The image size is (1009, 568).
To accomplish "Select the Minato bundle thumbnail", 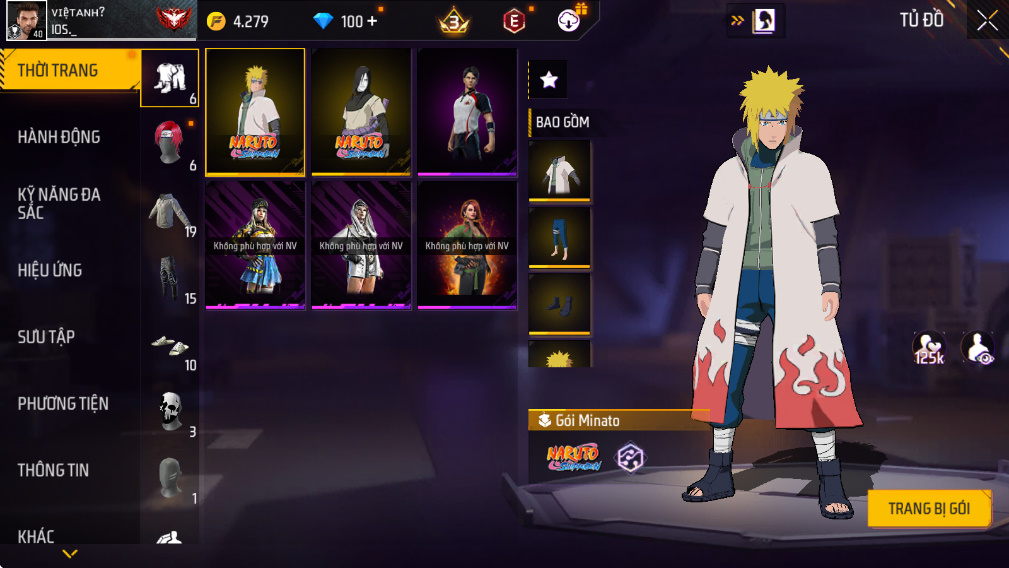I will tap(255, 112).
